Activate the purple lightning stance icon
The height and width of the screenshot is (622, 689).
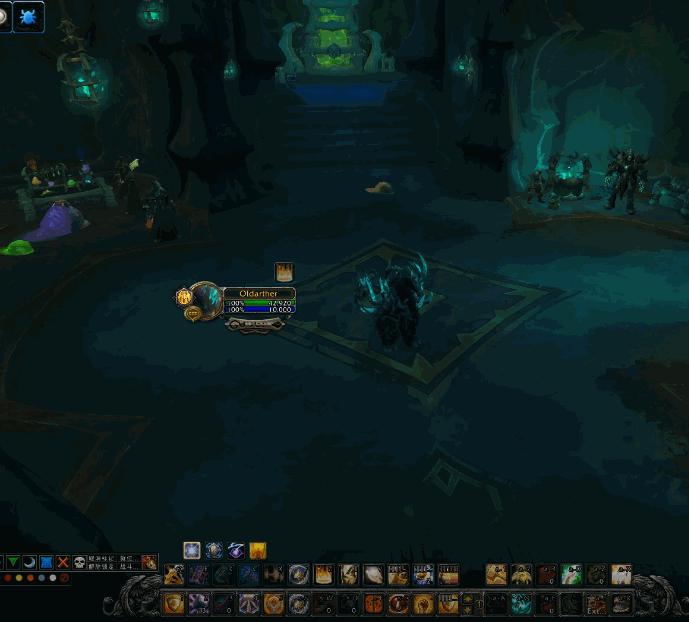(236, 550)
